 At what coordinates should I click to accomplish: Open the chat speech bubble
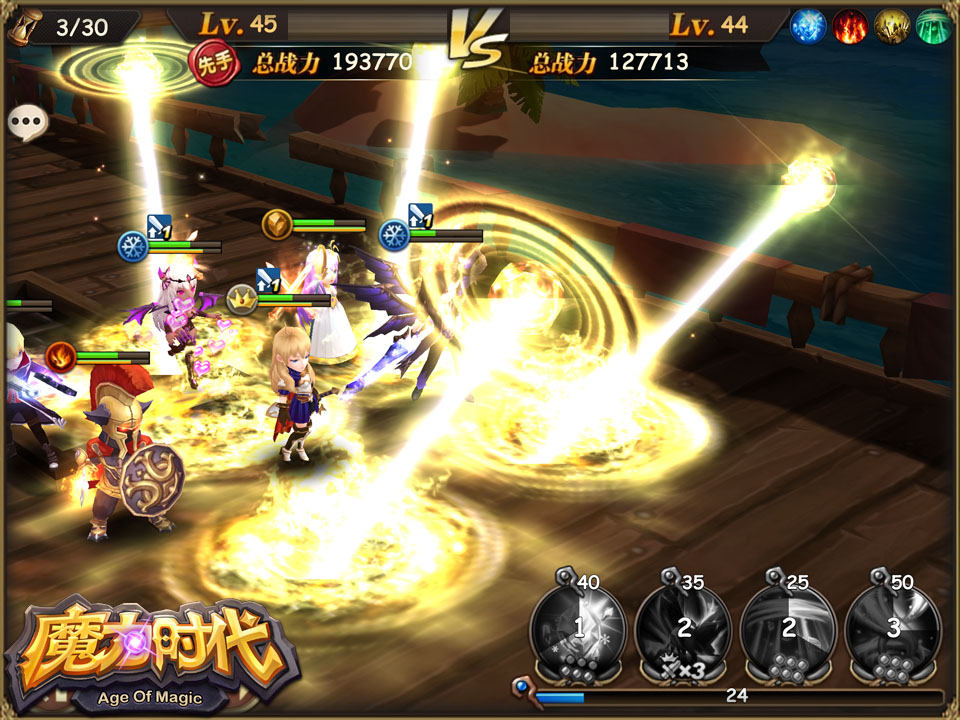[27, 123]
